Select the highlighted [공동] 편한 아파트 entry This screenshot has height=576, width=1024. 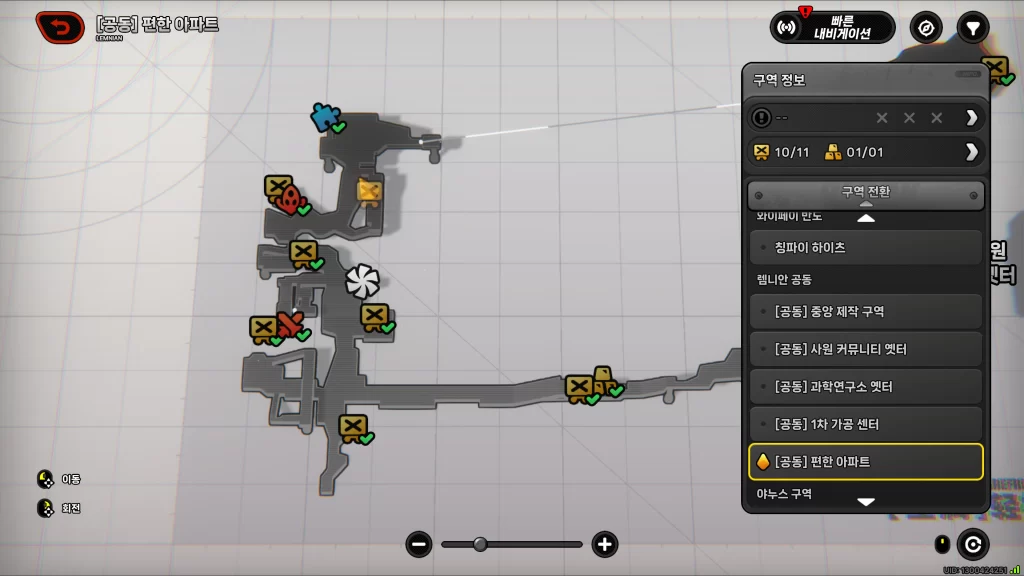click(x=866, y=462)
